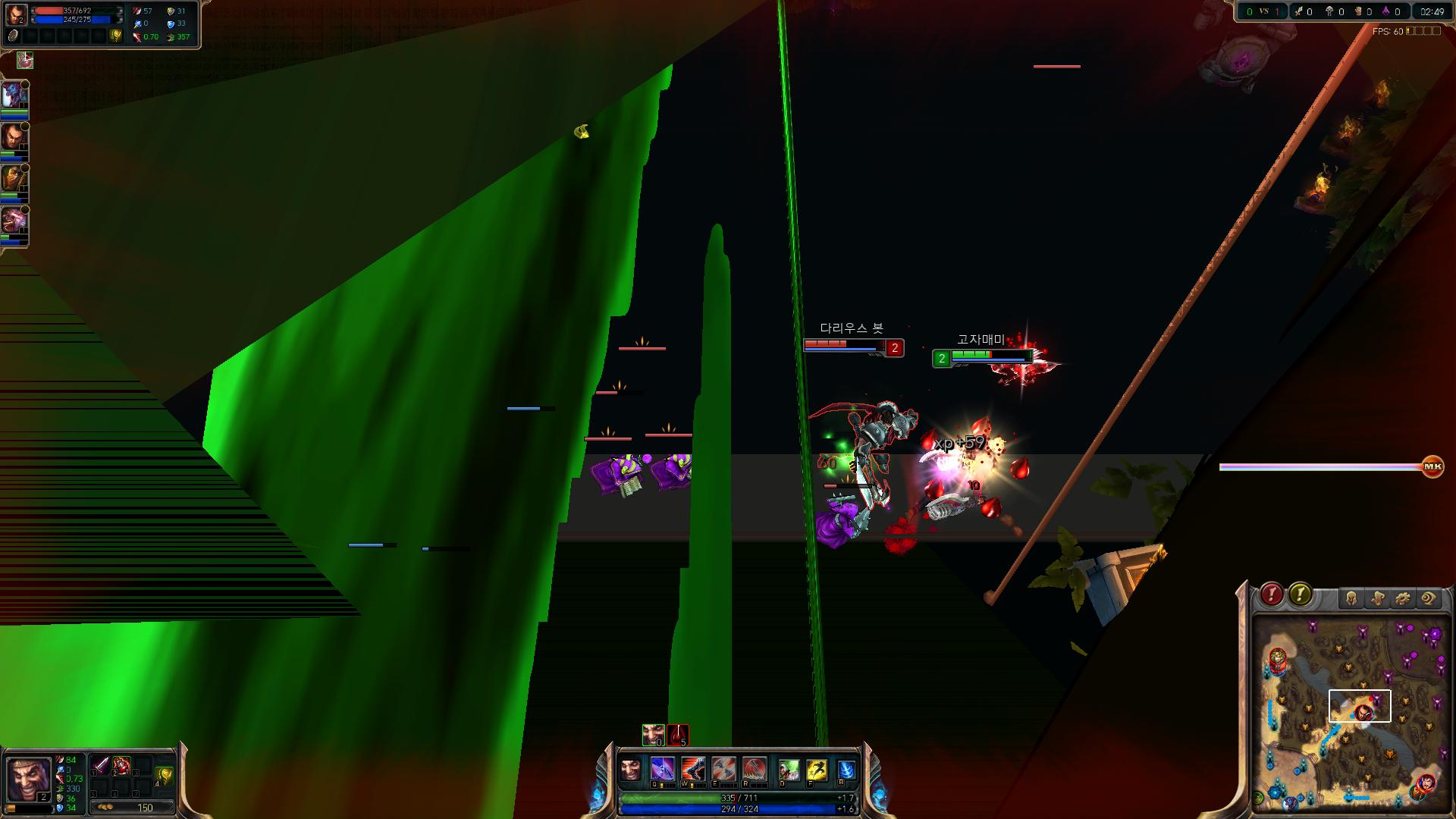
Task: Toggle ally champion visibility on the minimap
Action: click(1352, 597)
